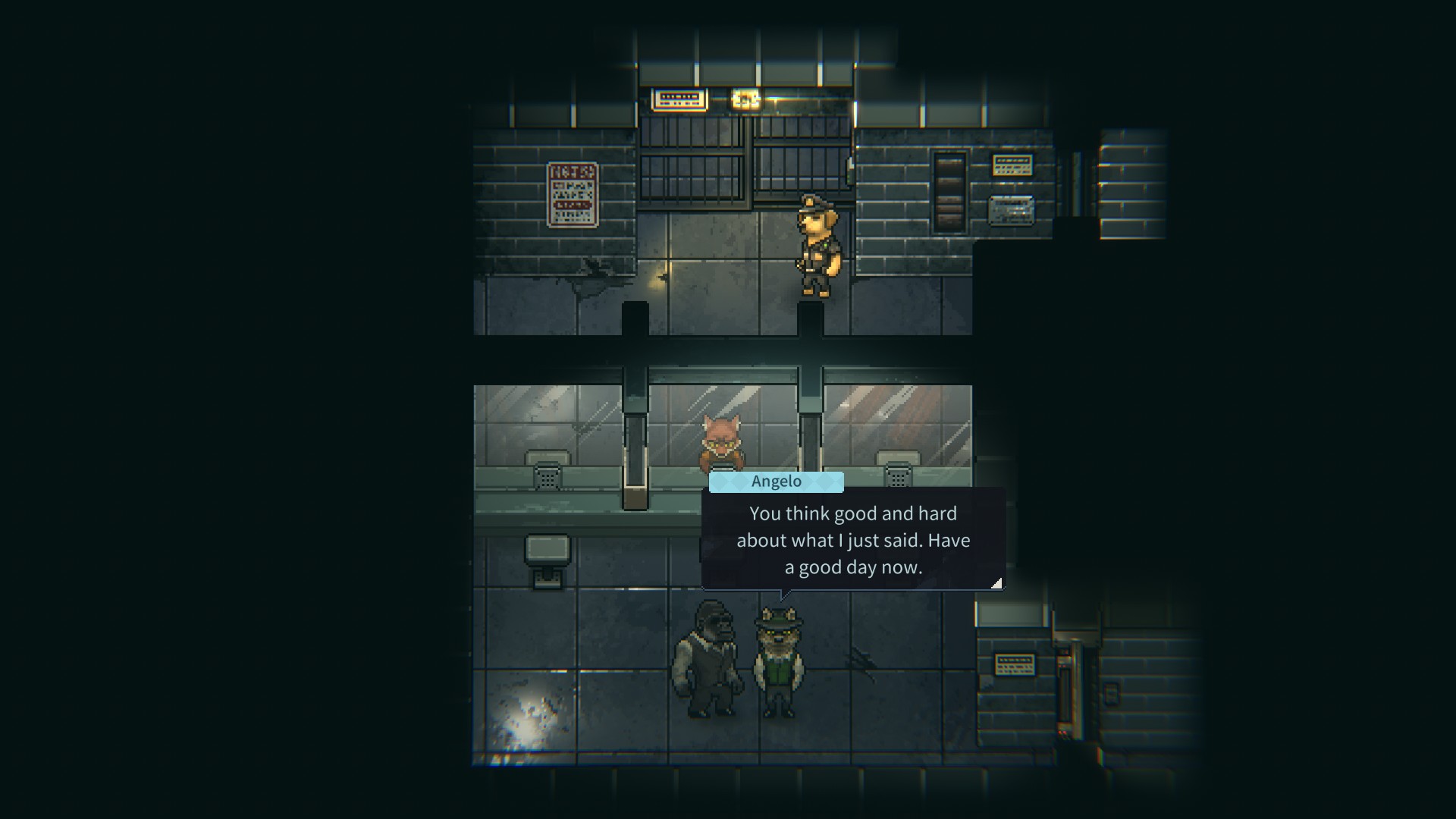The height and width of the screenshot is (819, 1456).
Task: Advance Angelo's dialogue using the corner arrow
Action: tap(996, 582)
